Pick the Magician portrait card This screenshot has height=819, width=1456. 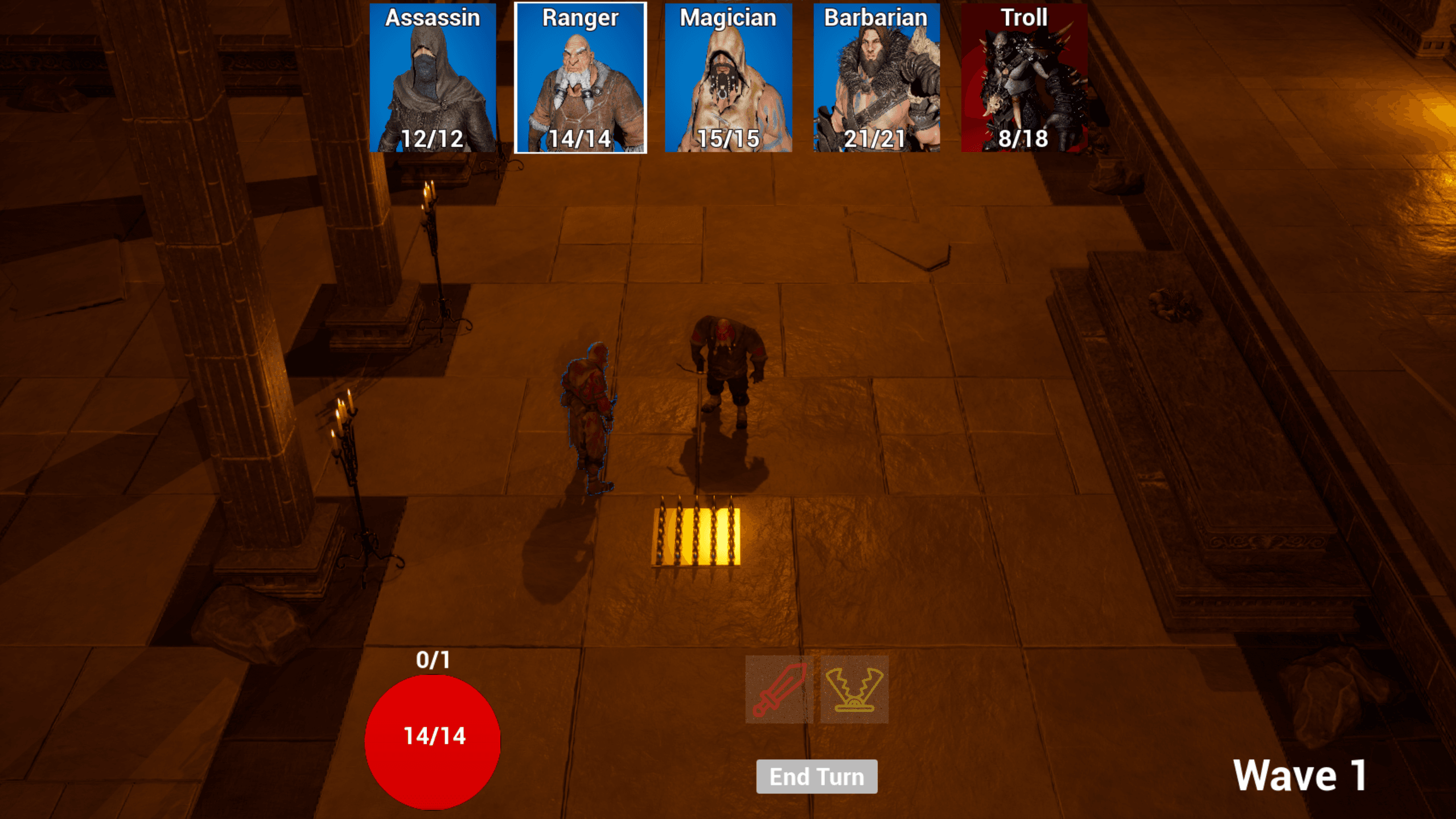728,78
